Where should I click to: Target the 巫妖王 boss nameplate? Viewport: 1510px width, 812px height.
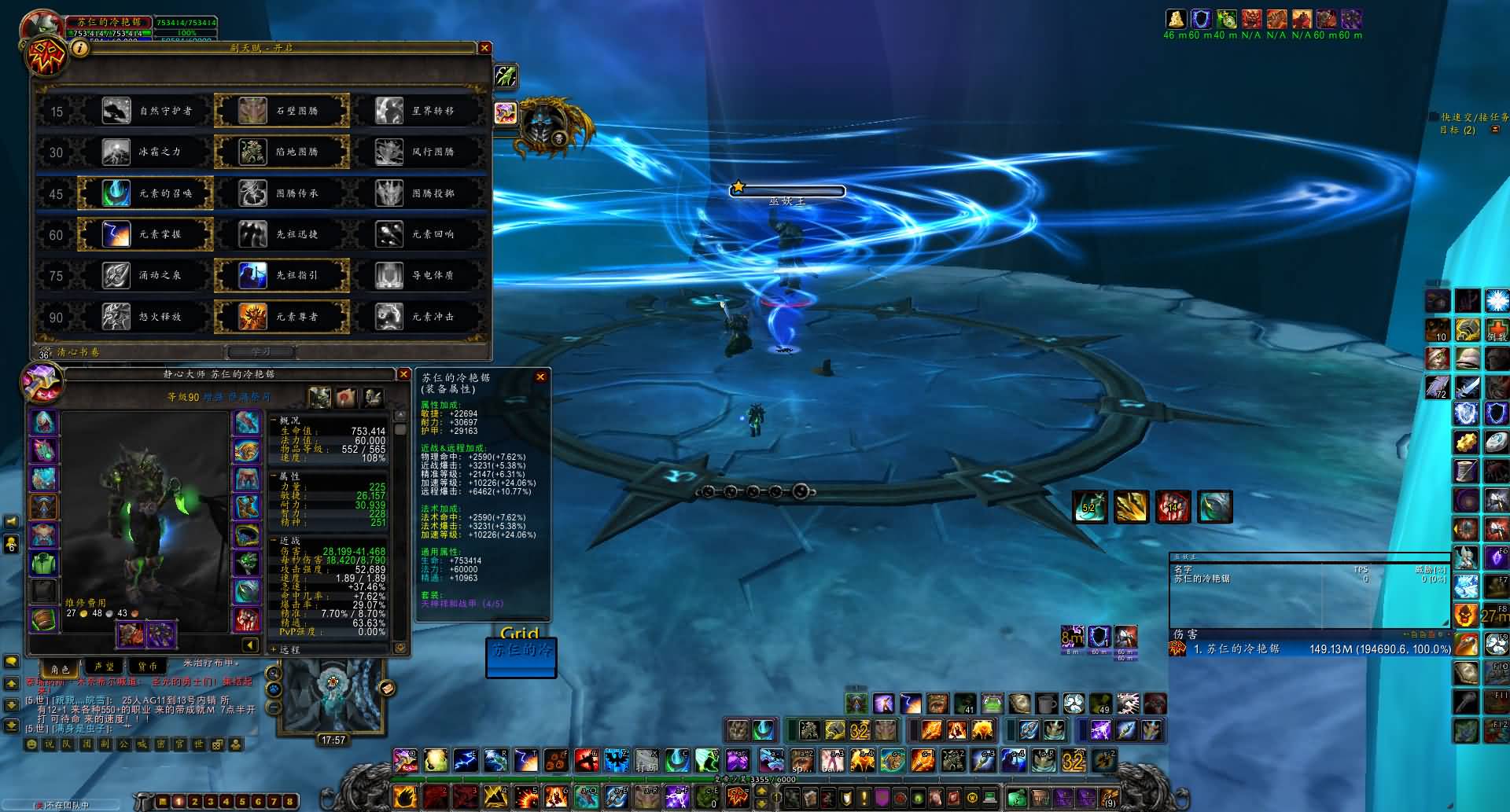click(x=787, y=191)
